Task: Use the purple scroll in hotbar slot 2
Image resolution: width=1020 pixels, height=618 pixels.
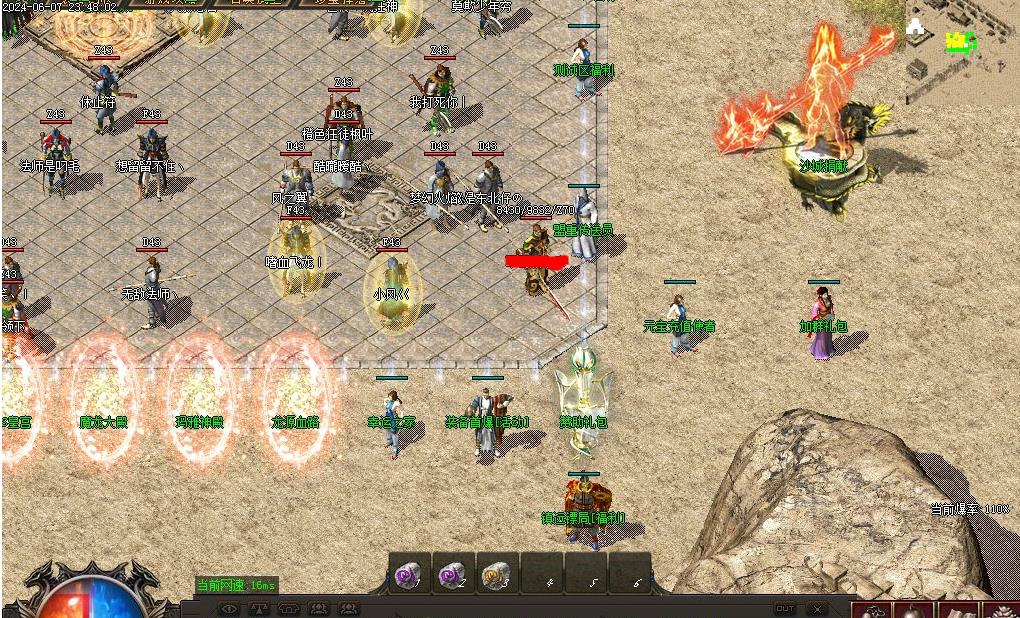Action: (x=452, y=574)
